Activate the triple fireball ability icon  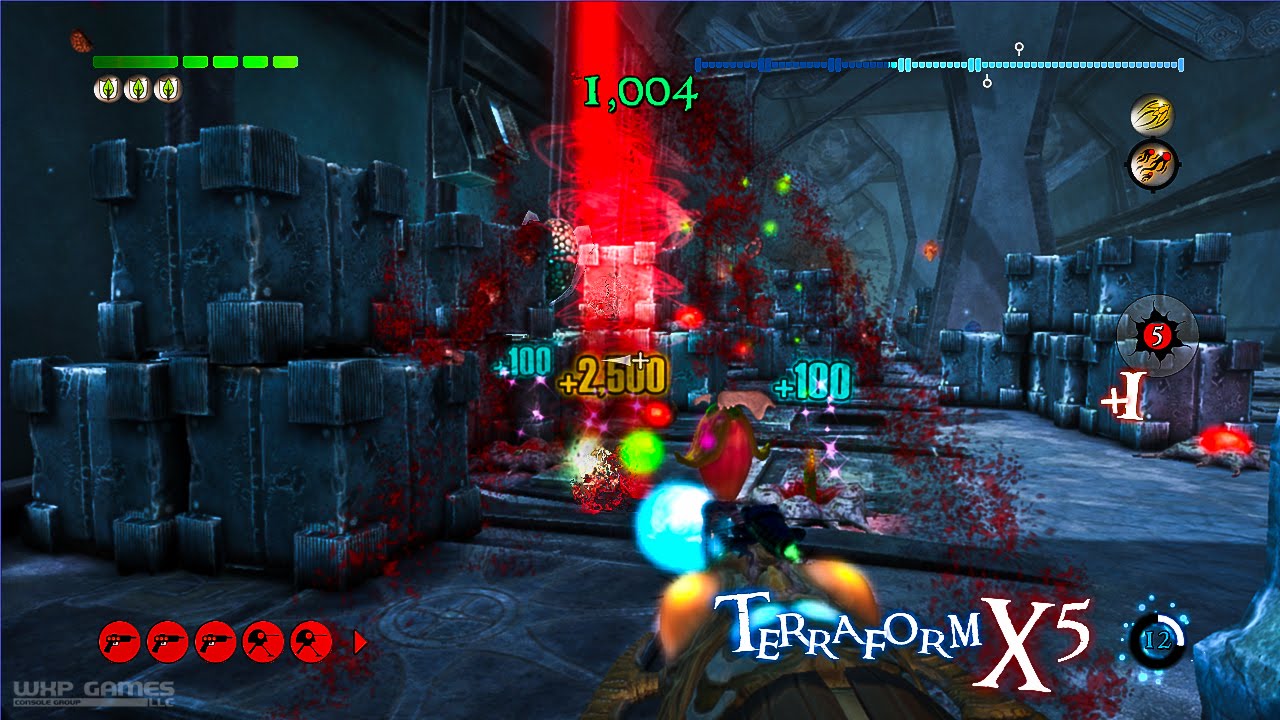point(1151,163)
